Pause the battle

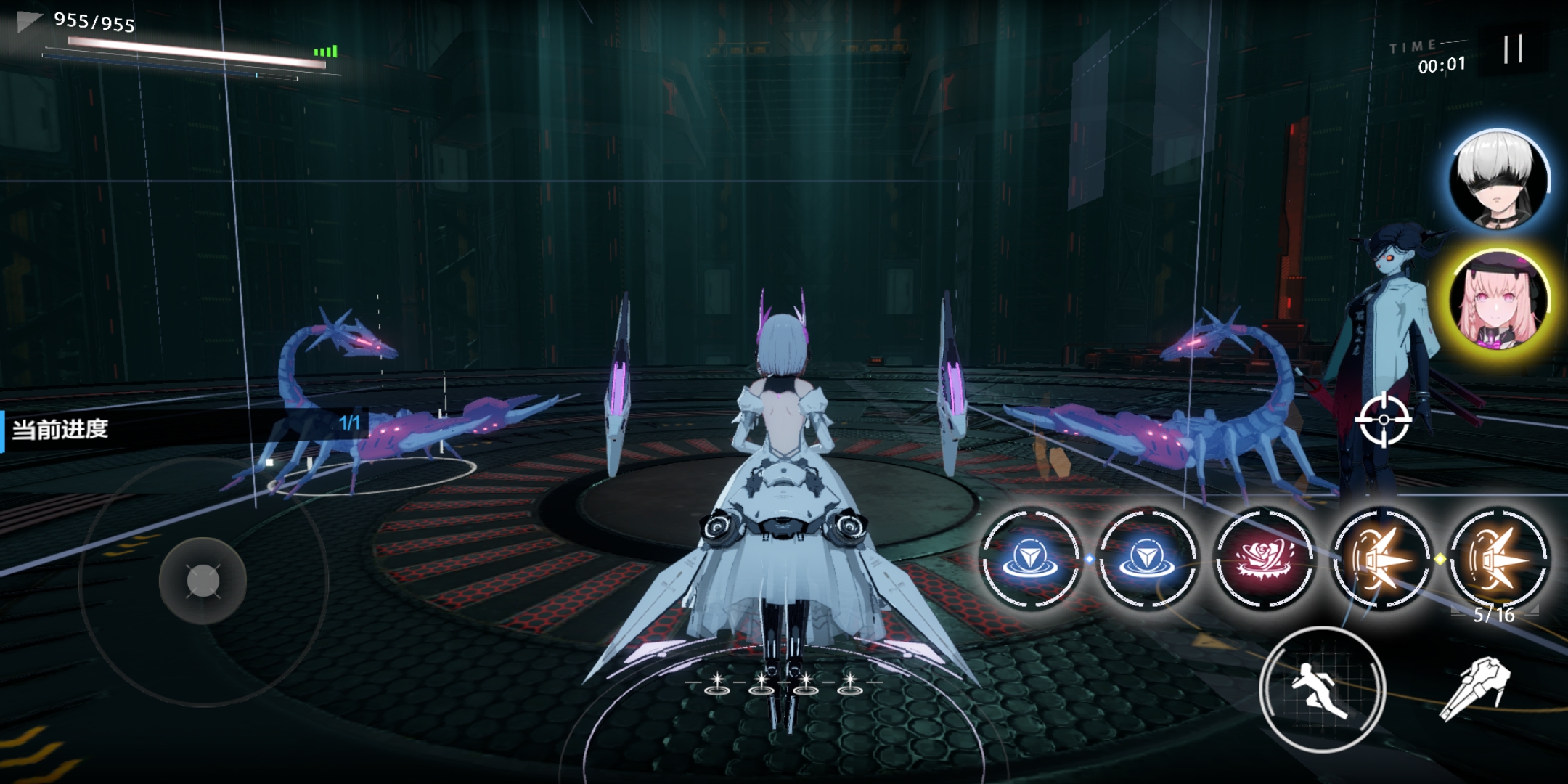pyautogui.click(x=1513, y=49)
